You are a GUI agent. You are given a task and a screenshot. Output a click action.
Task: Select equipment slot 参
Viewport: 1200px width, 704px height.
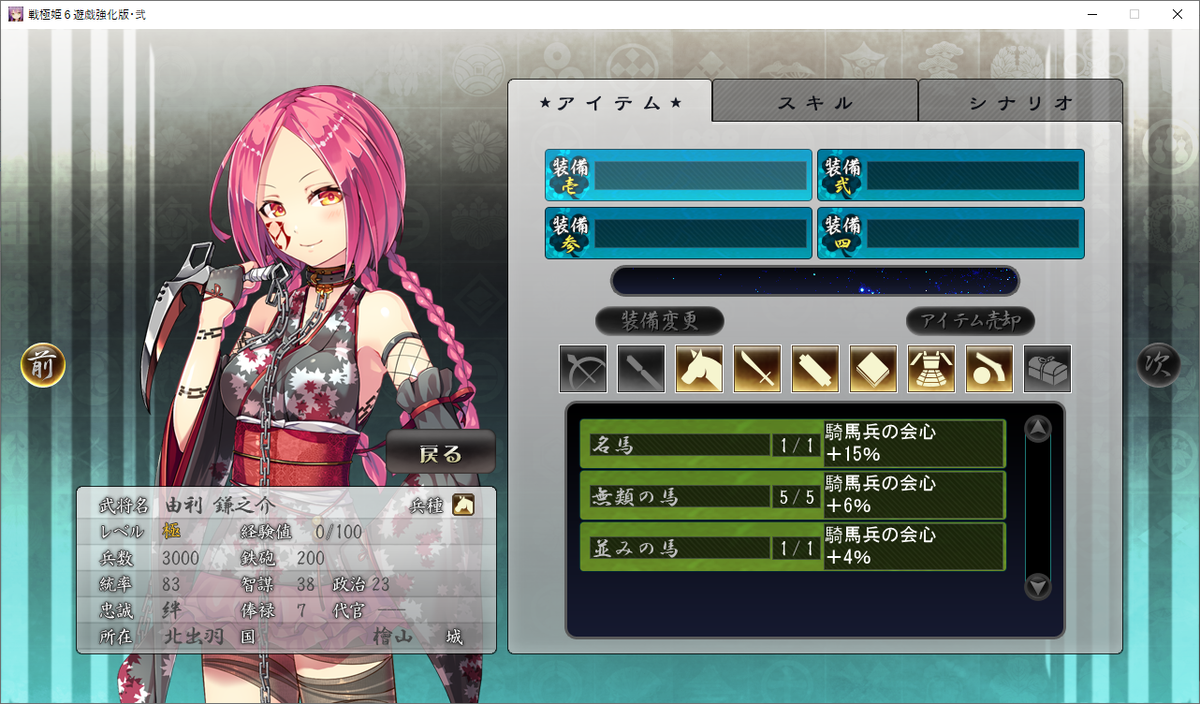(679, 233)
